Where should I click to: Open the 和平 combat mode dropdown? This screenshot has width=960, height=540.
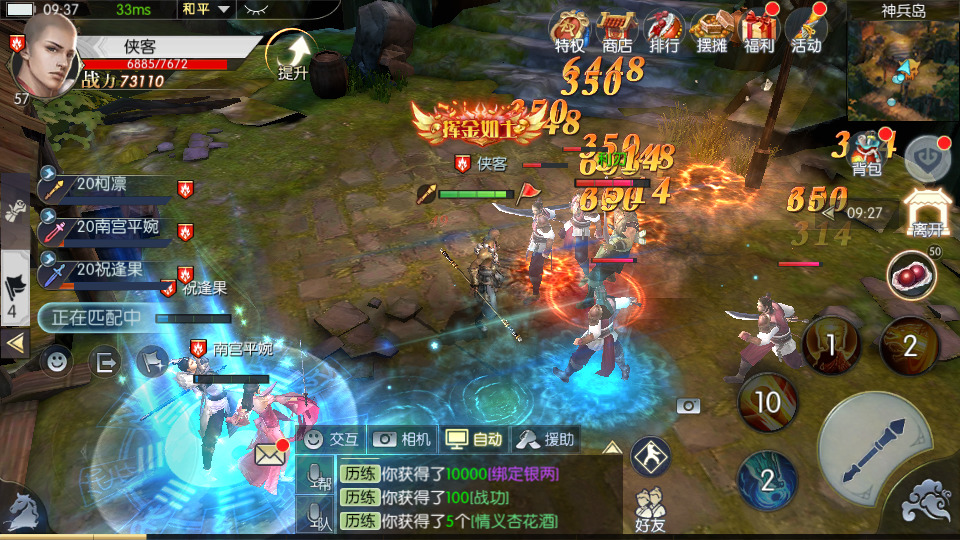(x=207, y=9)
